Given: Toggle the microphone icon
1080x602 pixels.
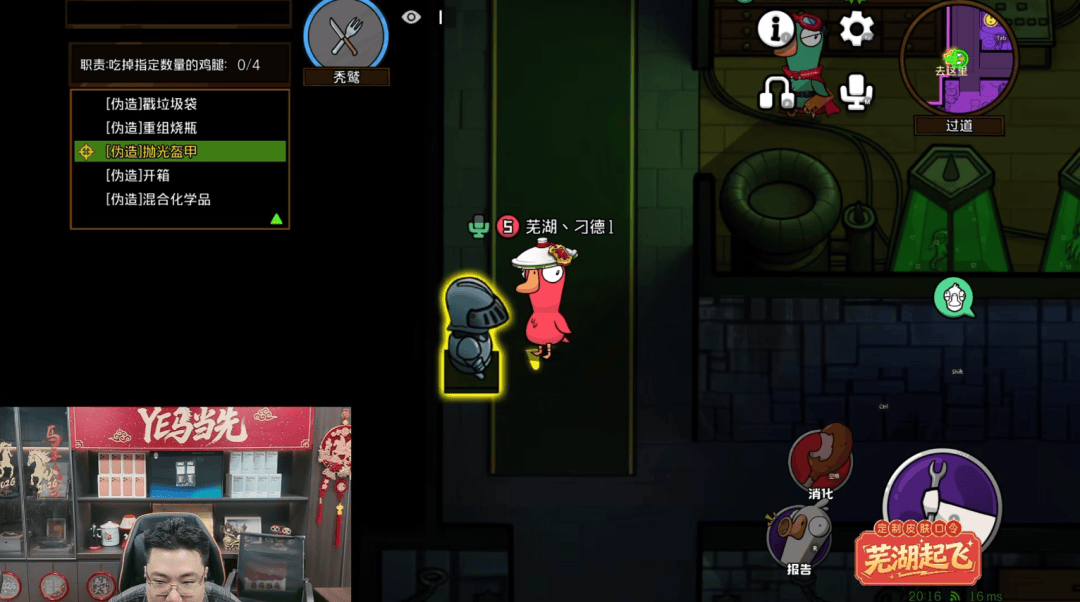Looking at the screenshot, I should click(x=856, y=92).
